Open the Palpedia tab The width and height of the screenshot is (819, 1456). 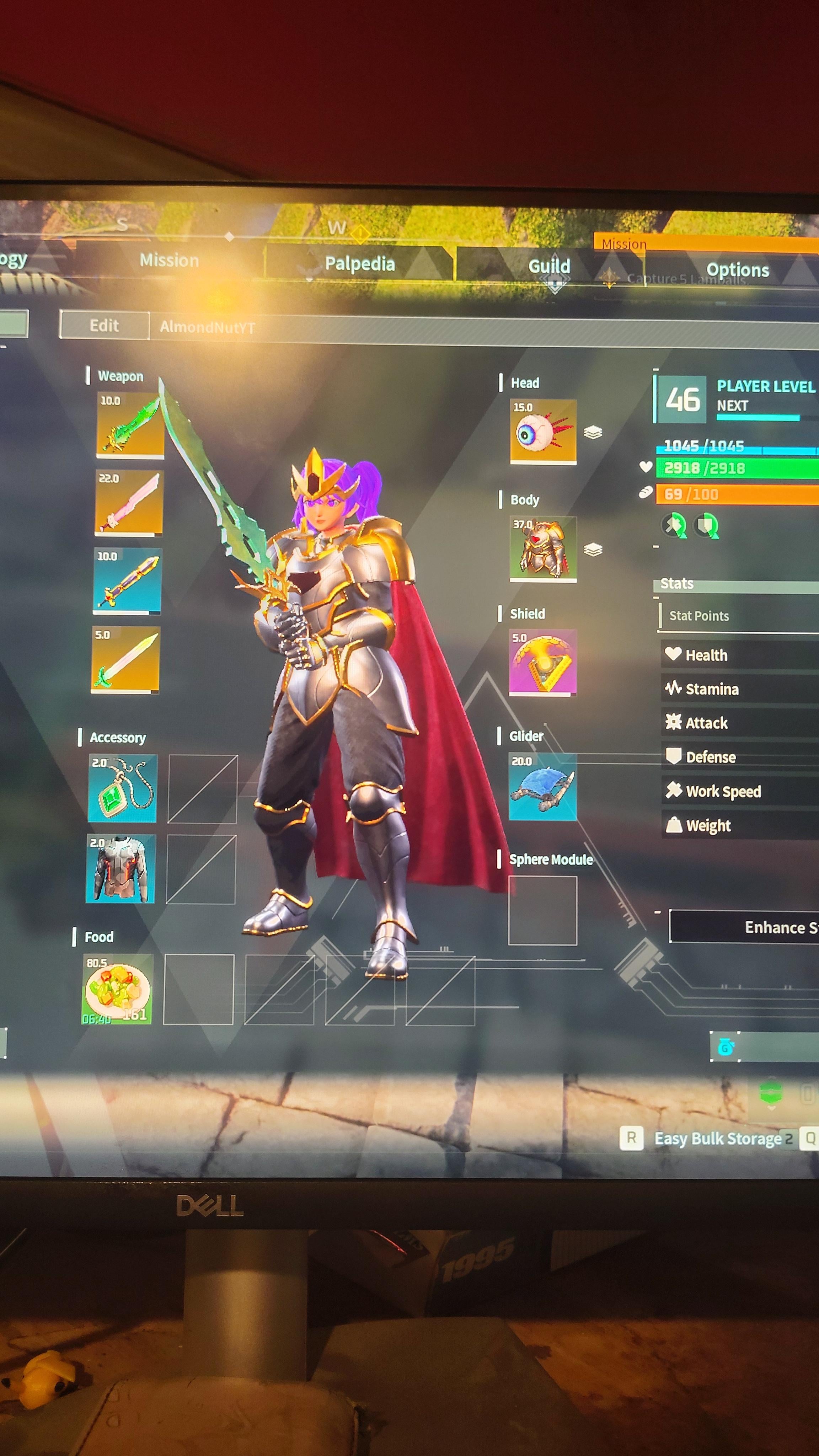[359, 263]
